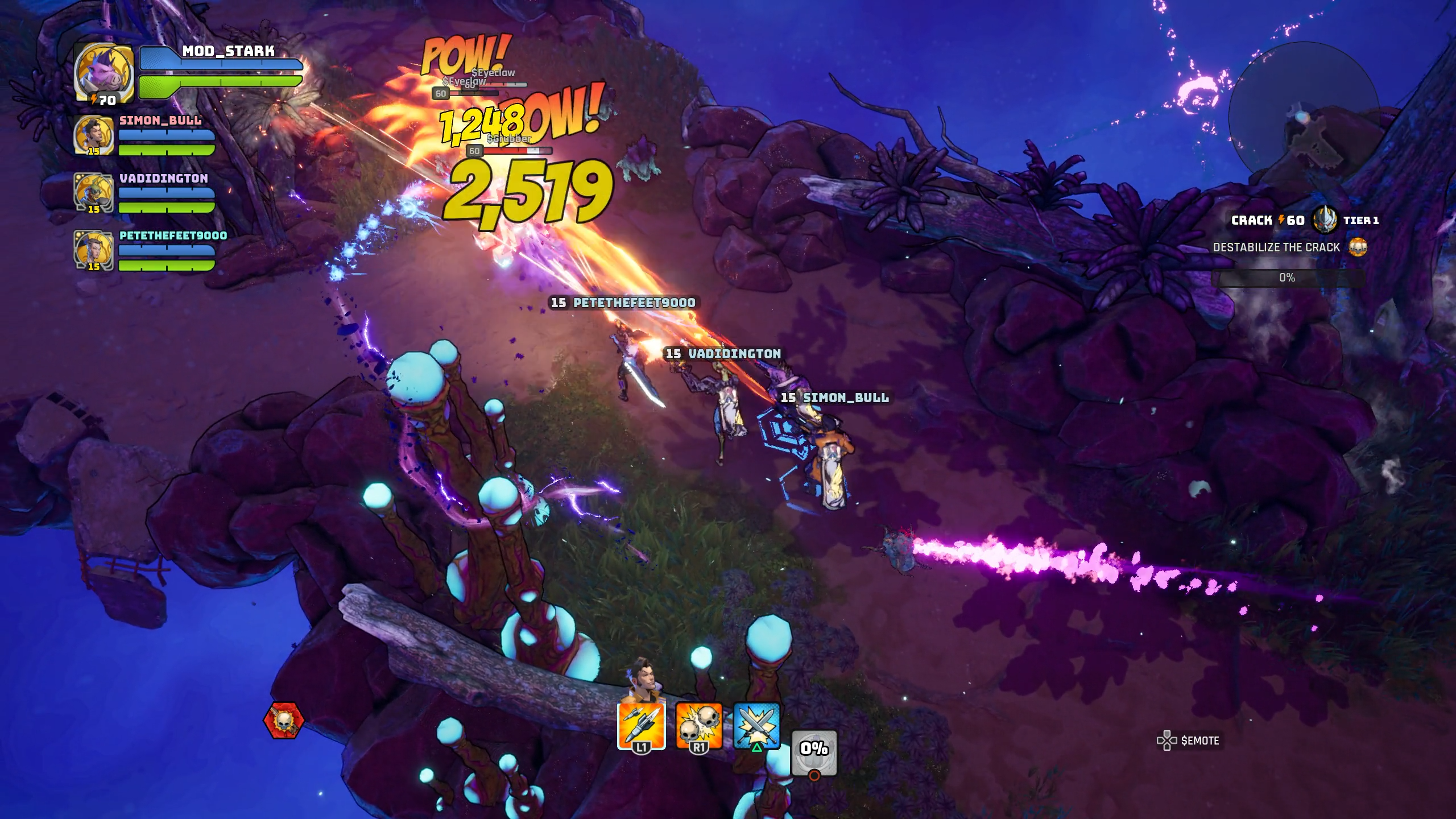Select MOD_STARK's boar portrait
This screenshot has width=1456, height=819.
click(104, 71)
